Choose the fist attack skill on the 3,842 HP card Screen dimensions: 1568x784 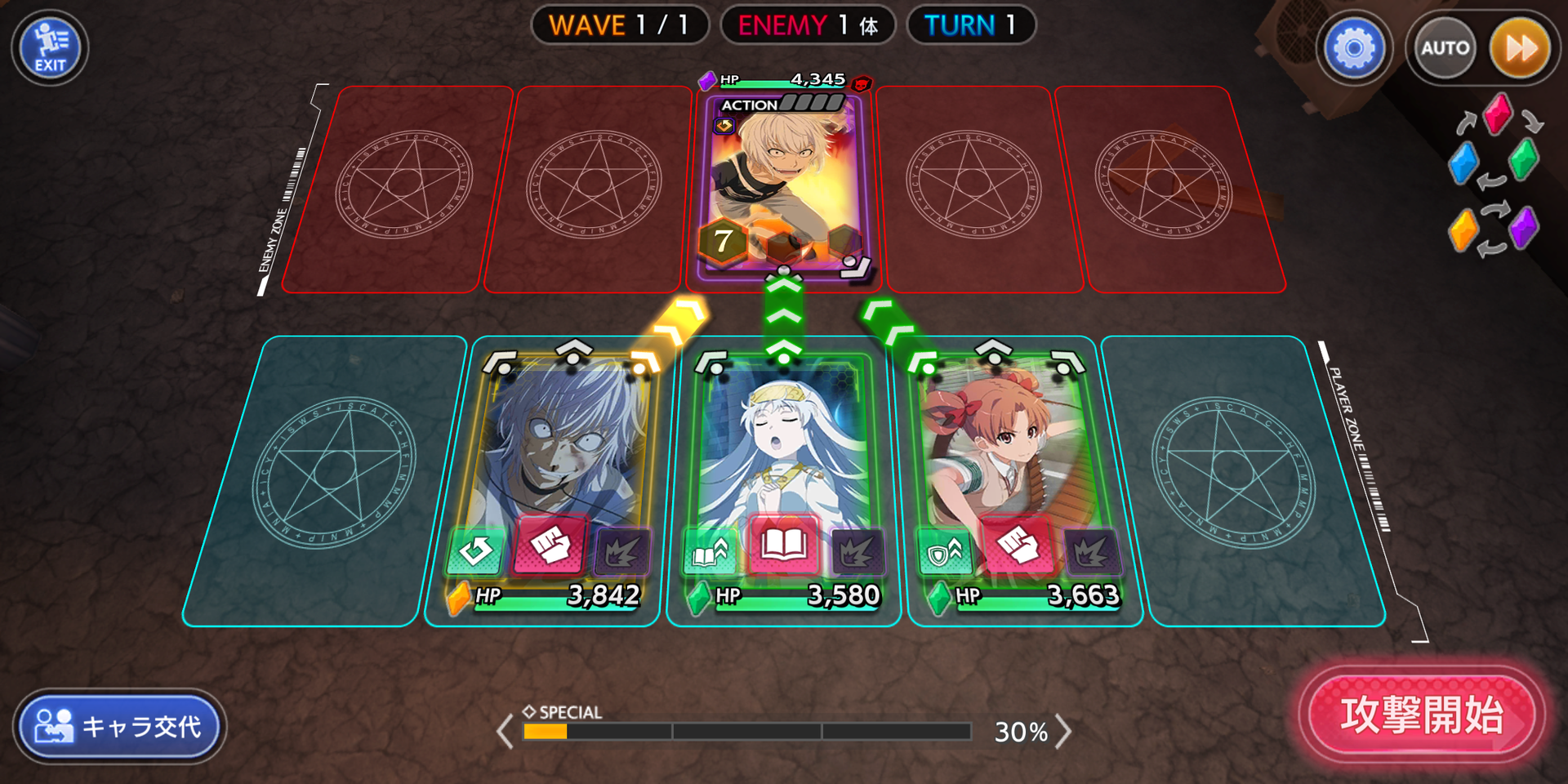click(550, 545)
